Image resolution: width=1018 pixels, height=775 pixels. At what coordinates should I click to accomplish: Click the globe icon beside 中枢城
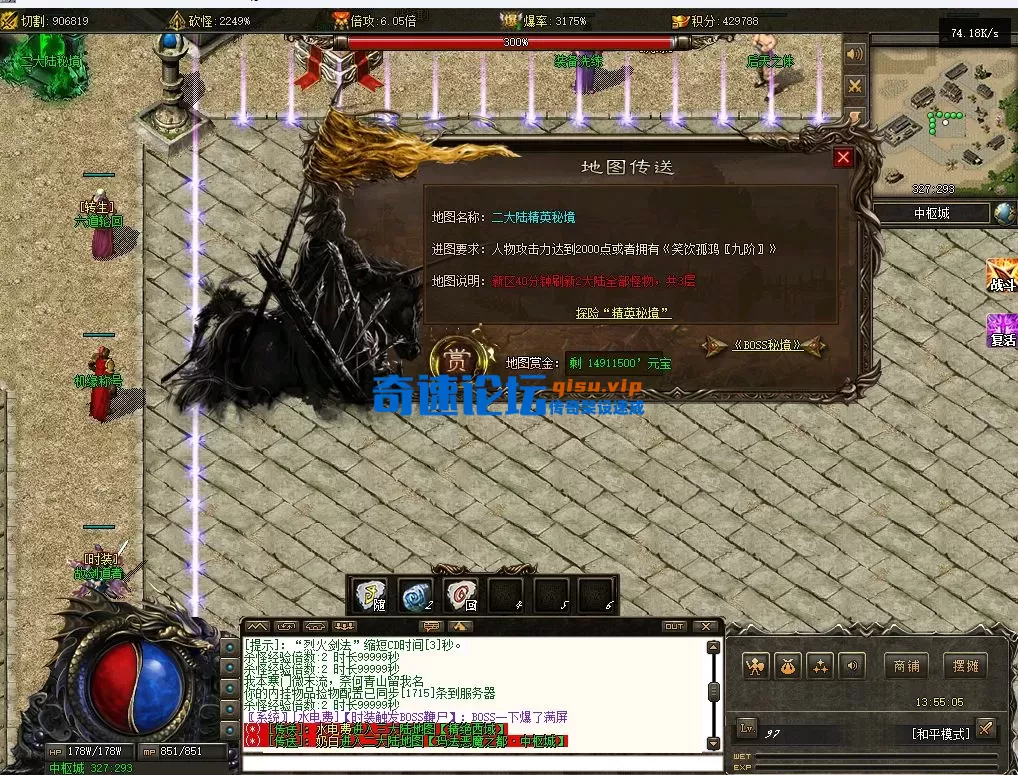pos(1003,213)
